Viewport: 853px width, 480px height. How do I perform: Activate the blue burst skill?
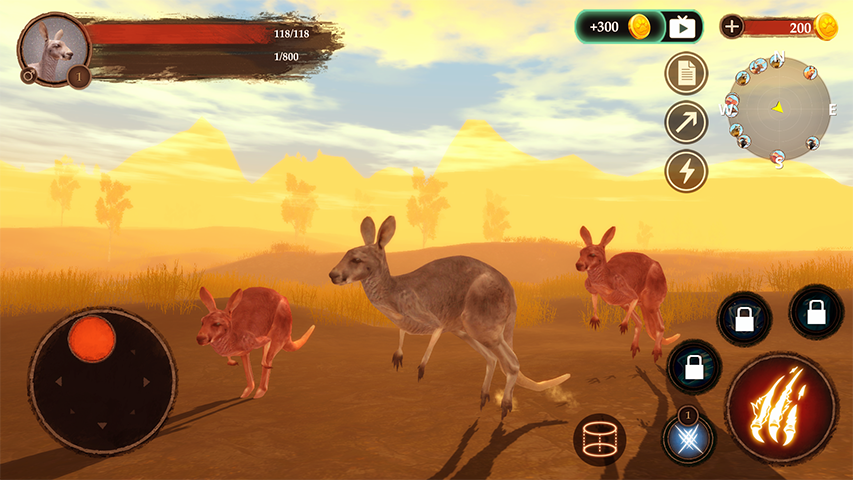point(689,438)
